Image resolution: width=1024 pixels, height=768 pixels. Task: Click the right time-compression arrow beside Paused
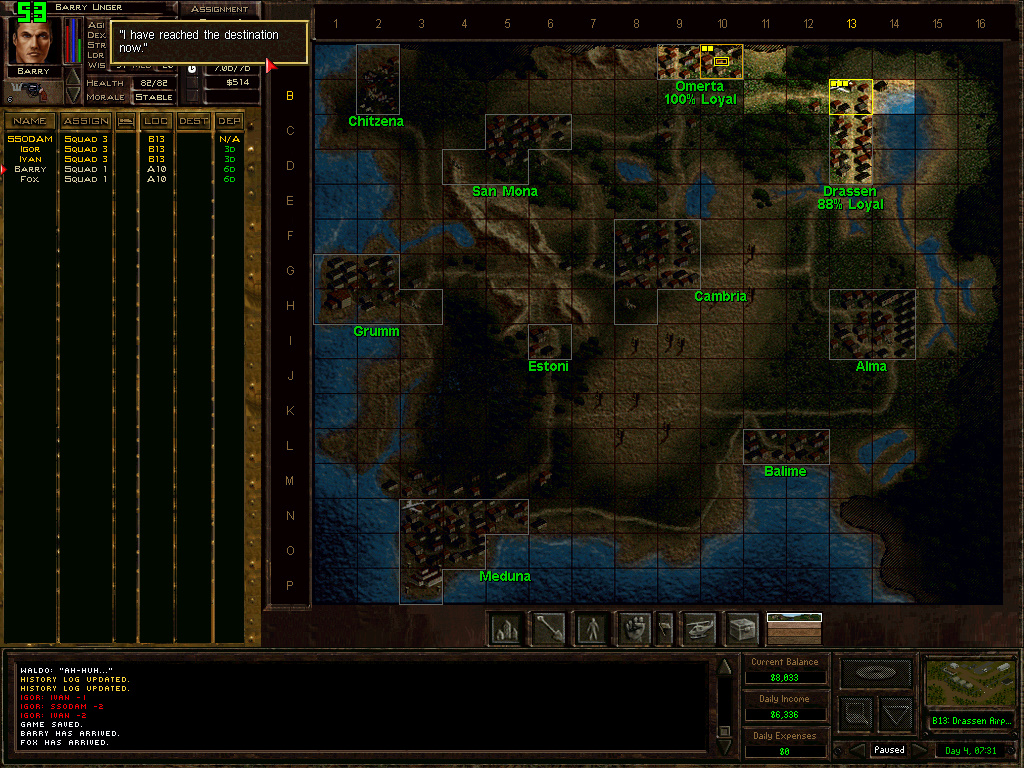coord(919,750)
